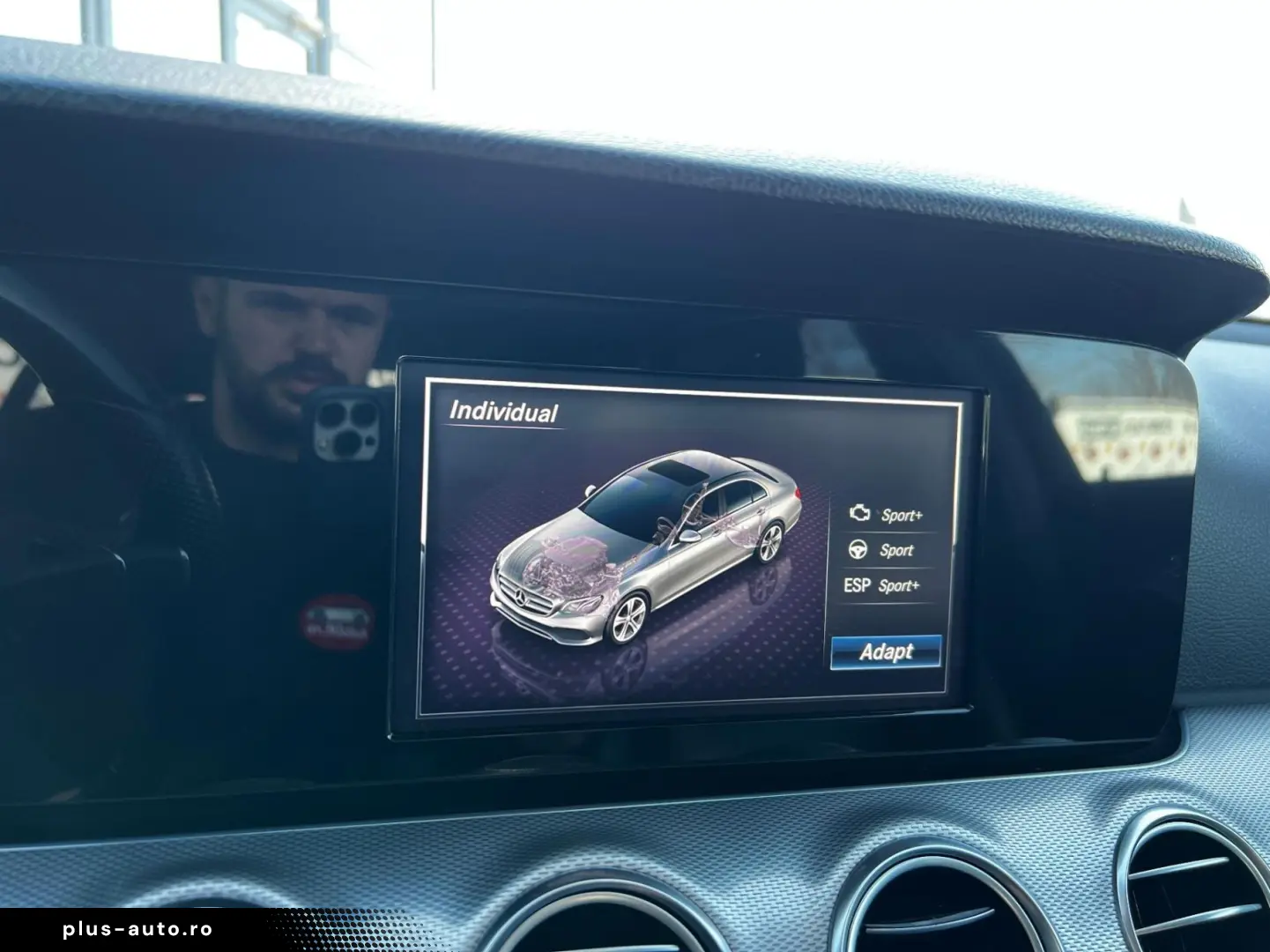The image size is (1270, 952).
Task: Select the Individual drive mode heading
Action: [x=505, y=409]
